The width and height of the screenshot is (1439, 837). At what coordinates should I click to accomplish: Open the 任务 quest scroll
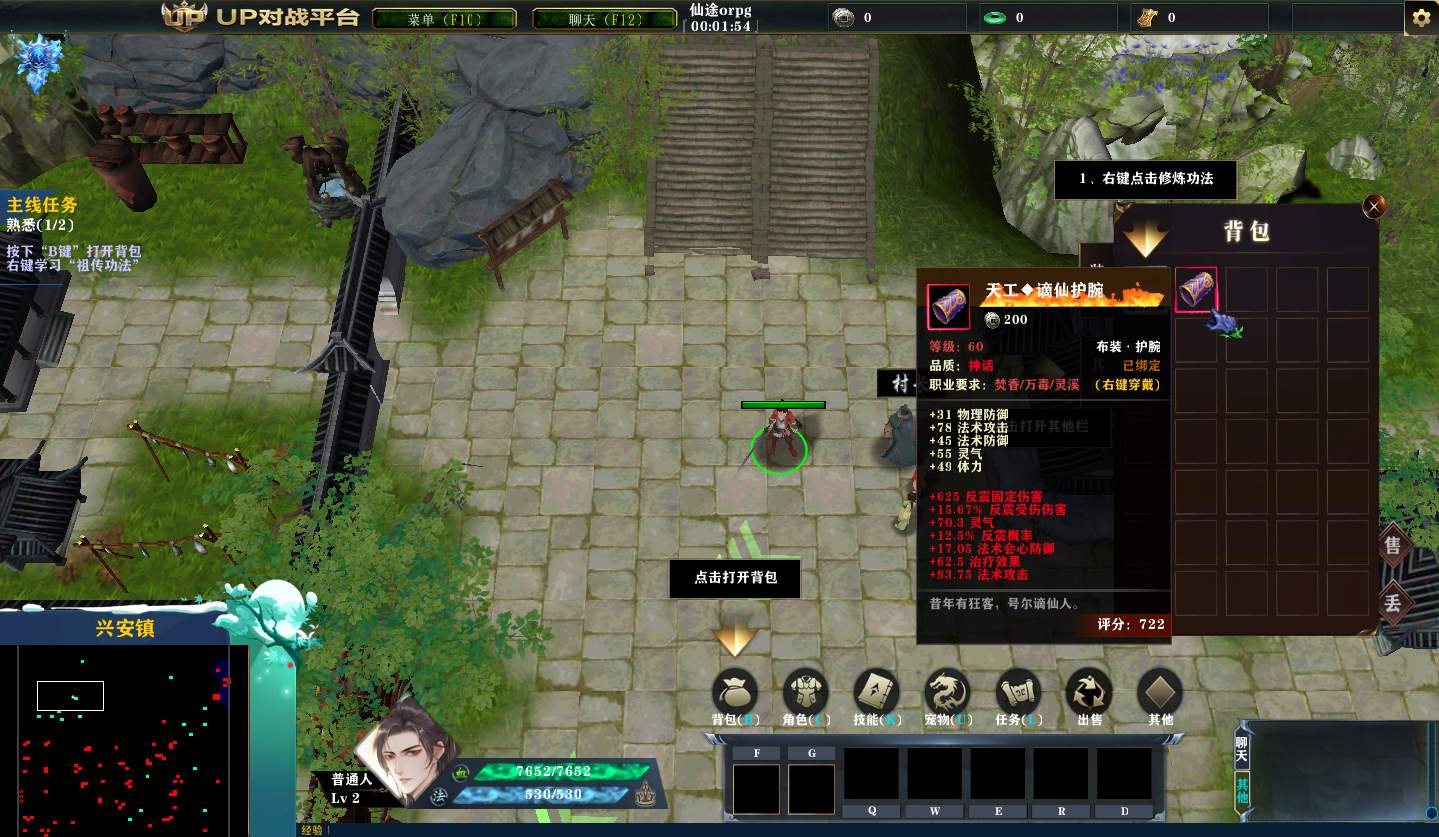tap(1019, 693)
